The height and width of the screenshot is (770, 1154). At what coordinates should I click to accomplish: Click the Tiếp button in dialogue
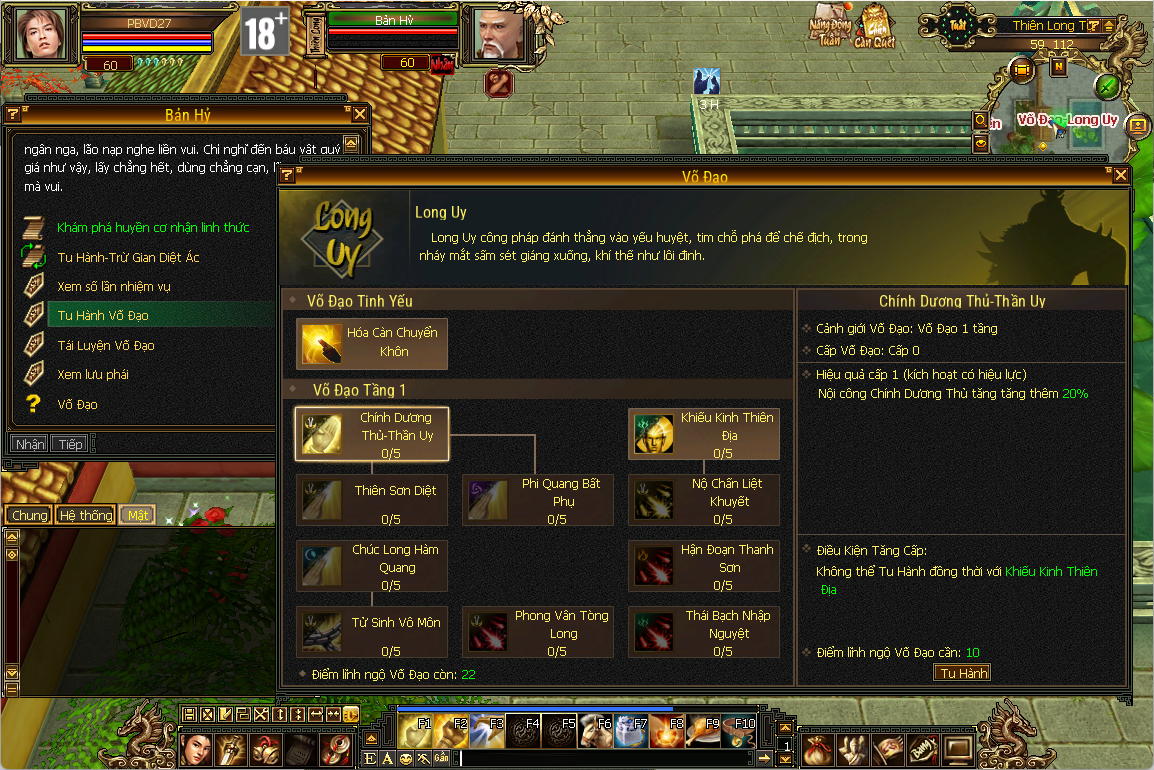click(x=70, y=444)
